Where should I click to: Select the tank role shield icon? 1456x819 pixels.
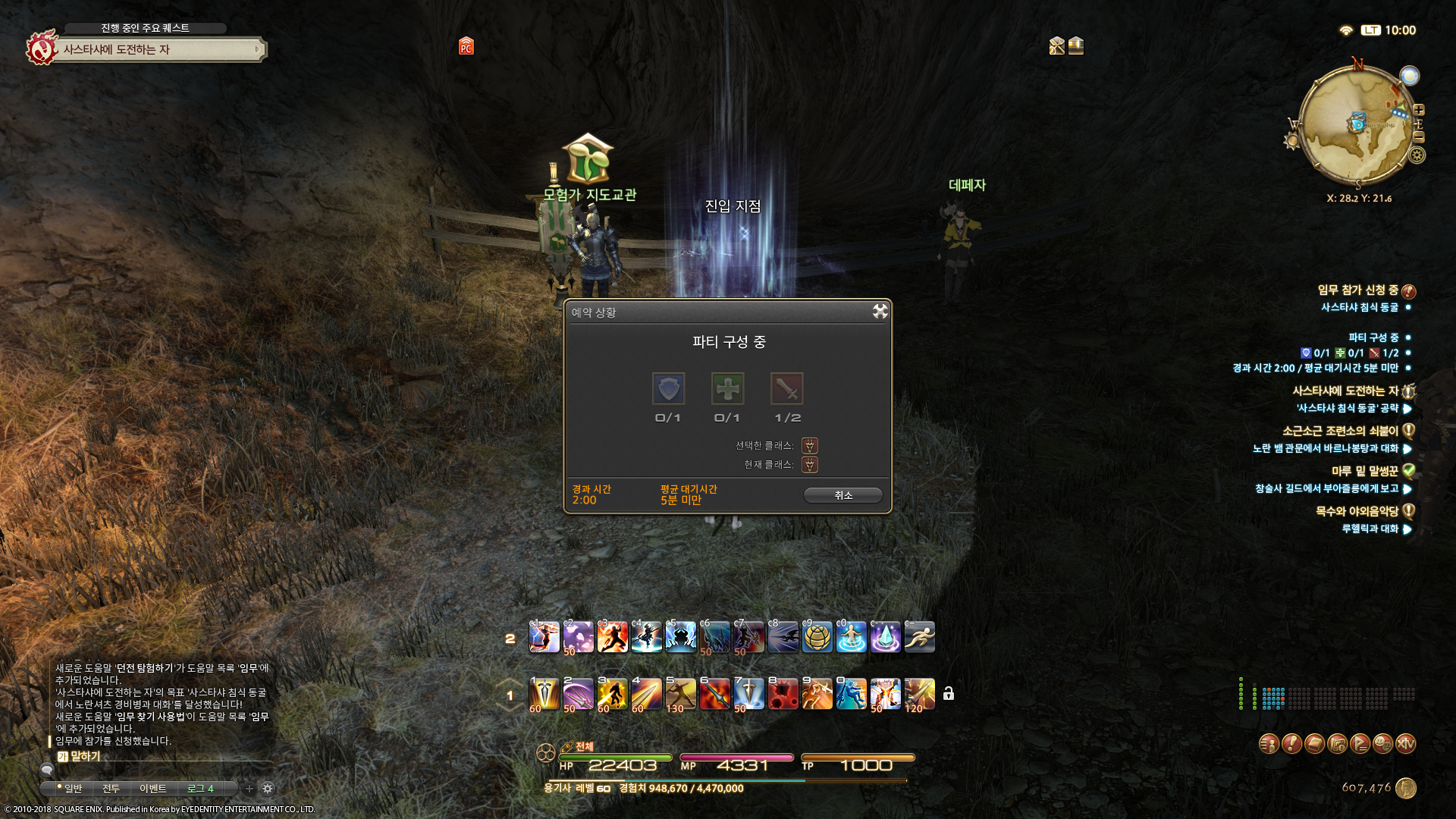(668, 389)
